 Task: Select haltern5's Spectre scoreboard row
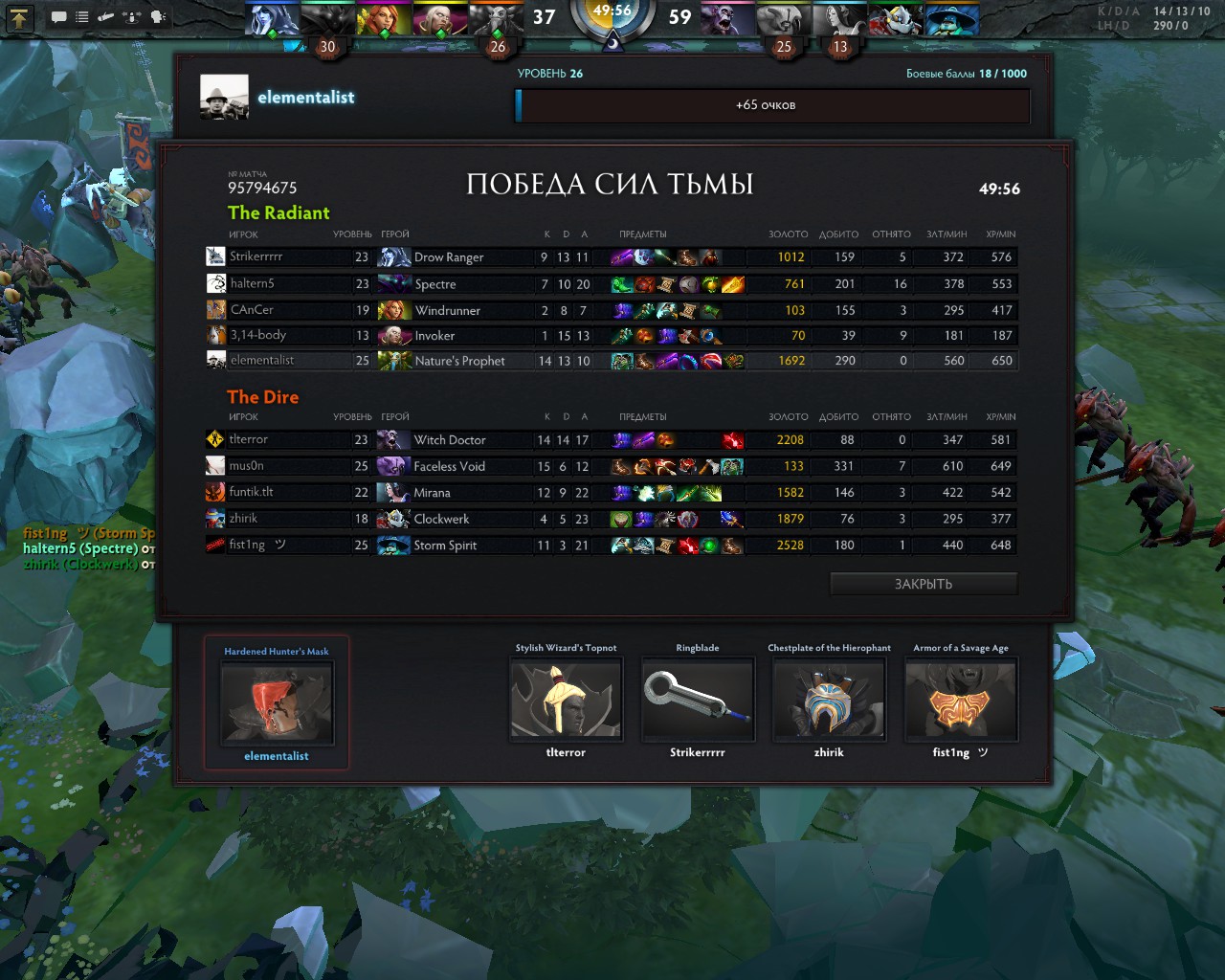(611, 283)
